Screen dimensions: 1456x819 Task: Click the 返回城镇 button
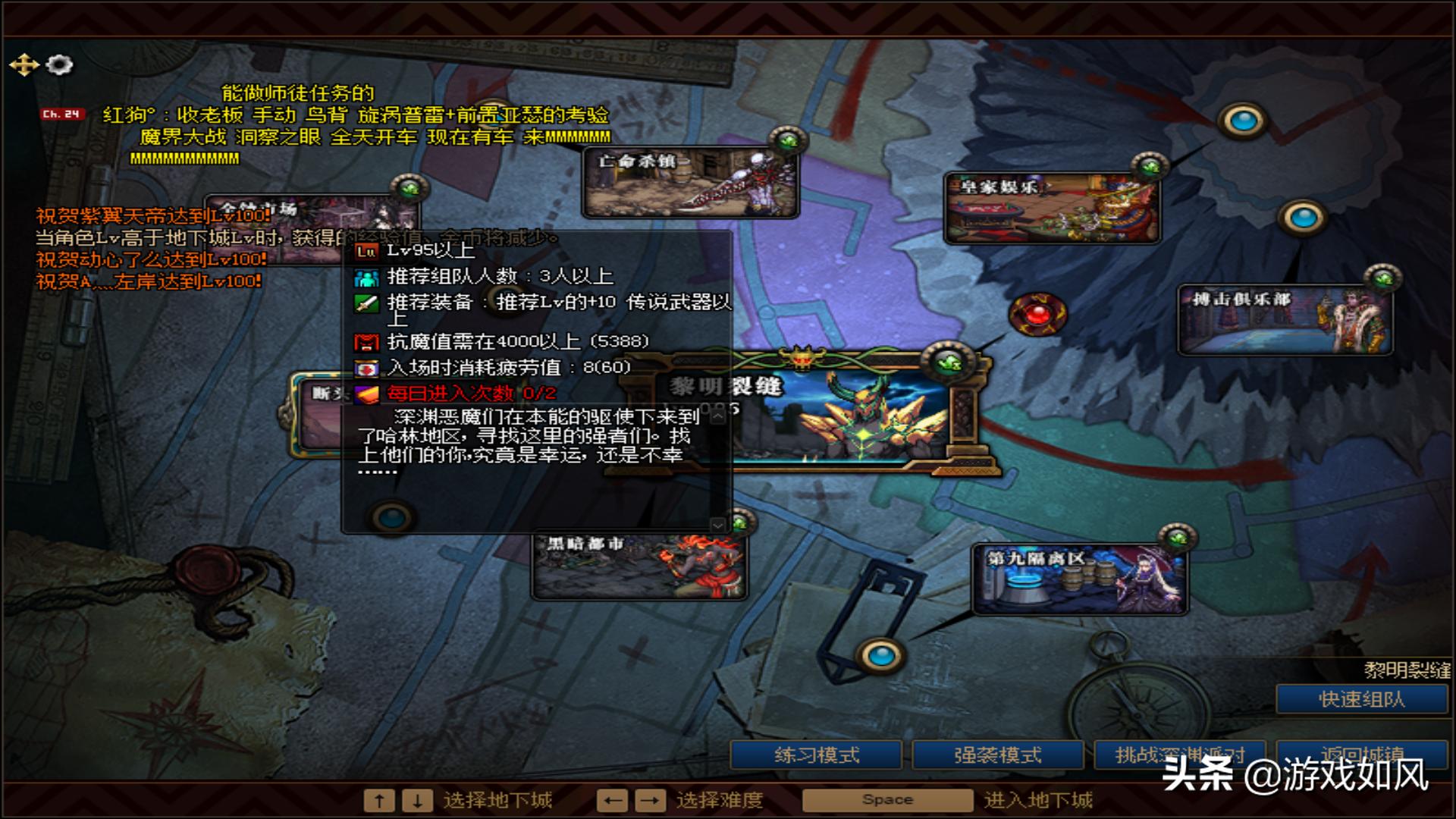click(x=1361, y=755)
